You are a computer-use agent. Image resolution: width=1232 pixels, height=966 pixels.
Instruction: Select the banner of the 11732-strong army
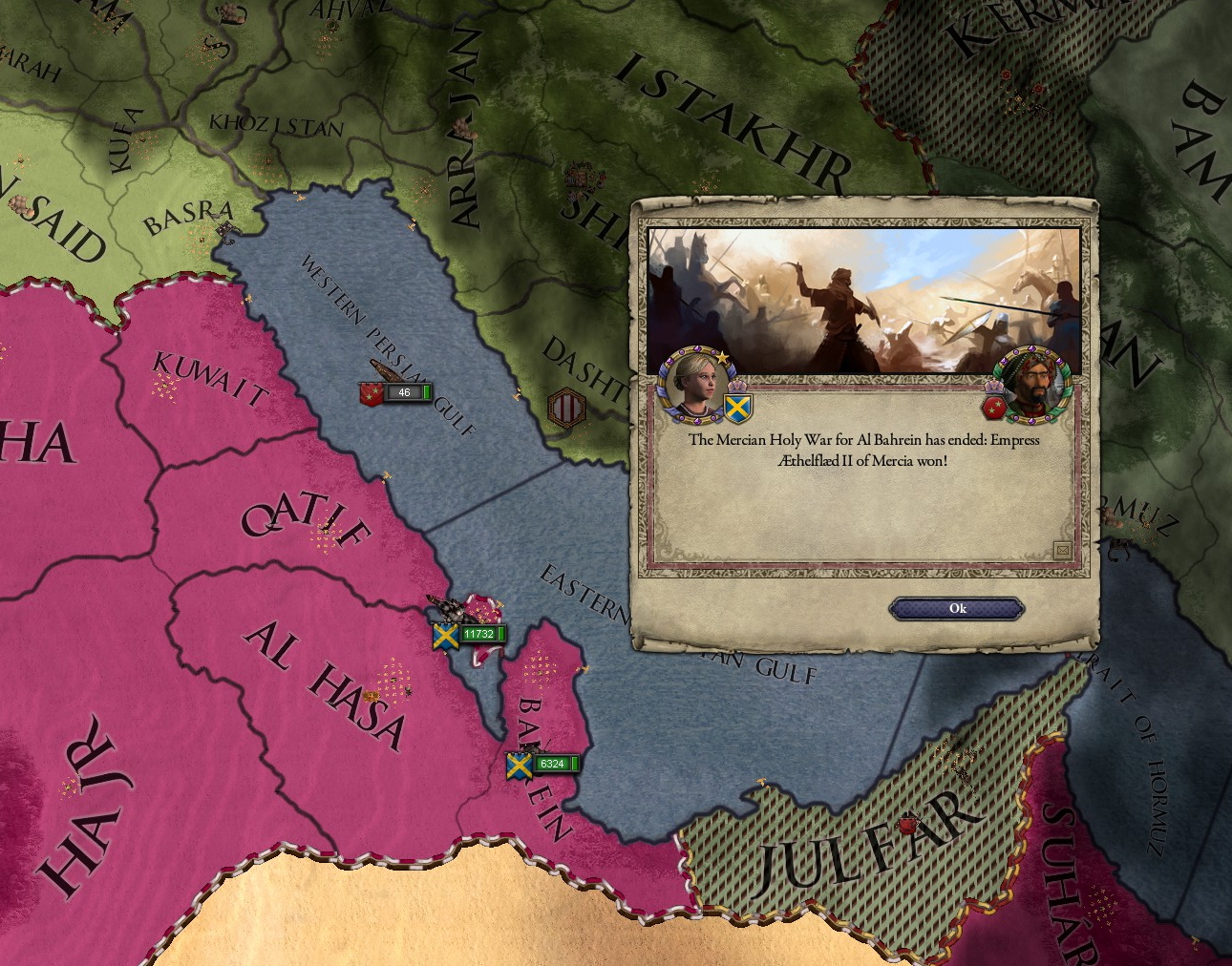pos(445,635)
